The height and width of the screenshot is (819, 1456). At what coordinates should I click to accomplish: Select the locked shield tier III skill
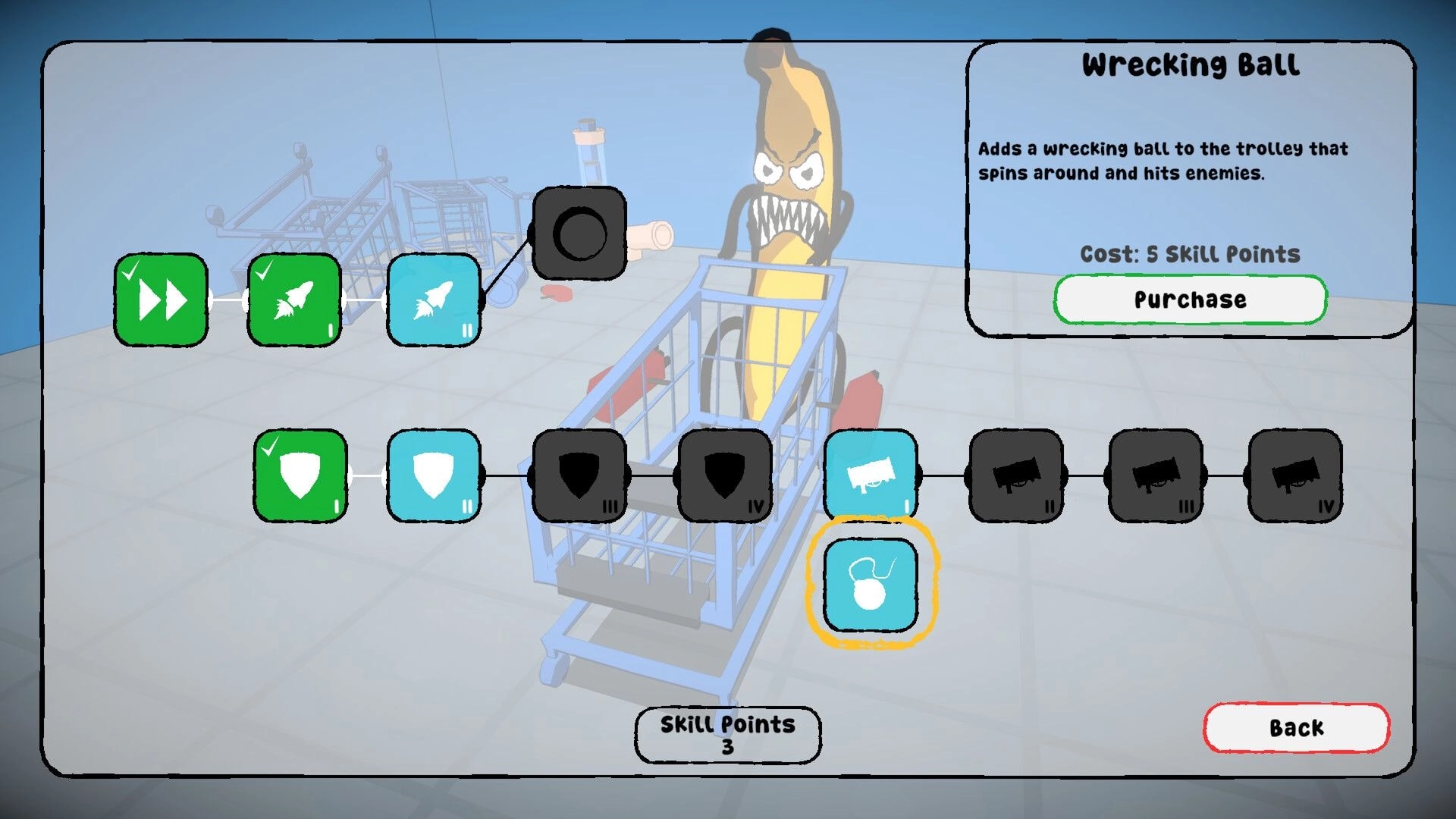(579, 476)
